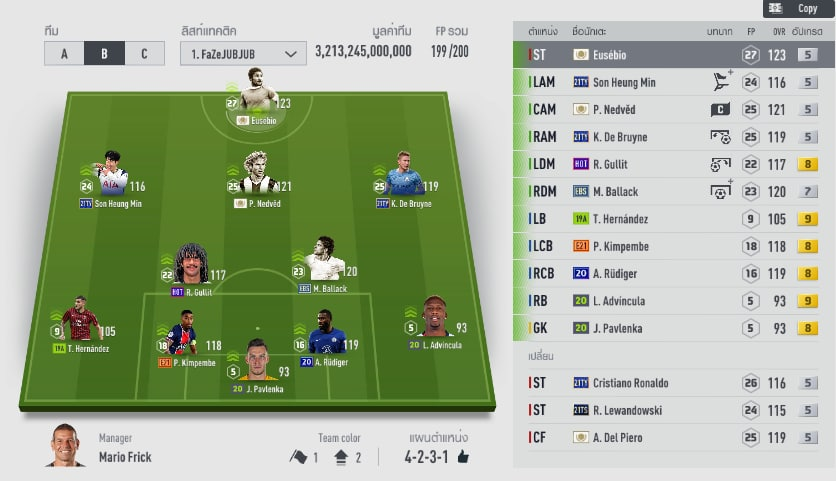Switch to team tab C
The image size is (836, 481).
coord(144,53)
